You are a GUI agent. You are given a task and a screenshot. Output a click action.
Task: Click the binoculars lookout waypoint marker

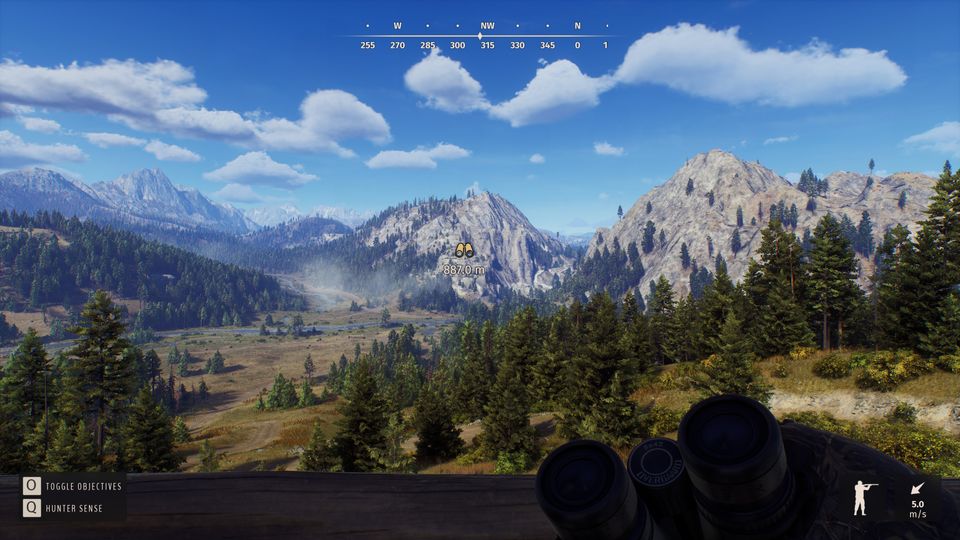464,251
